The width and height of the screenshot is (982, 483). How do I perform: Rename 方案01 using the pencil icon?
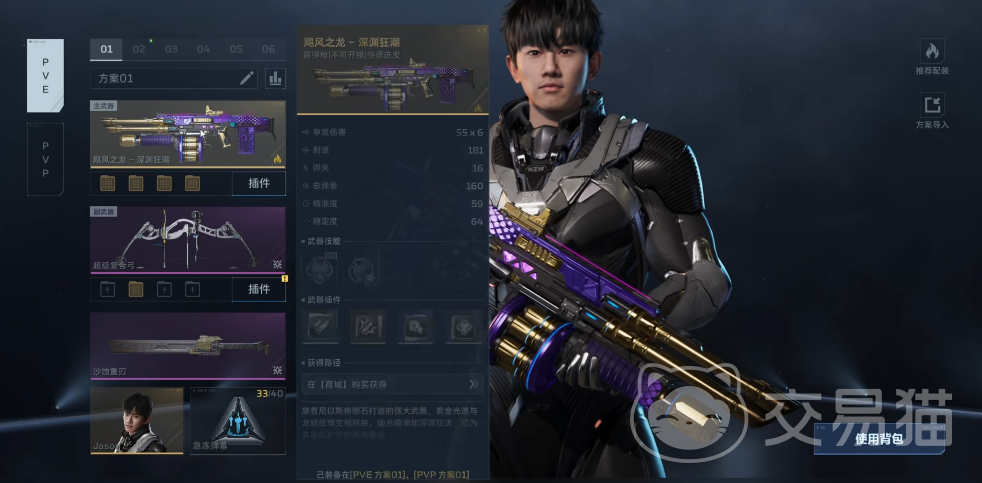click(x=247, y=78)
